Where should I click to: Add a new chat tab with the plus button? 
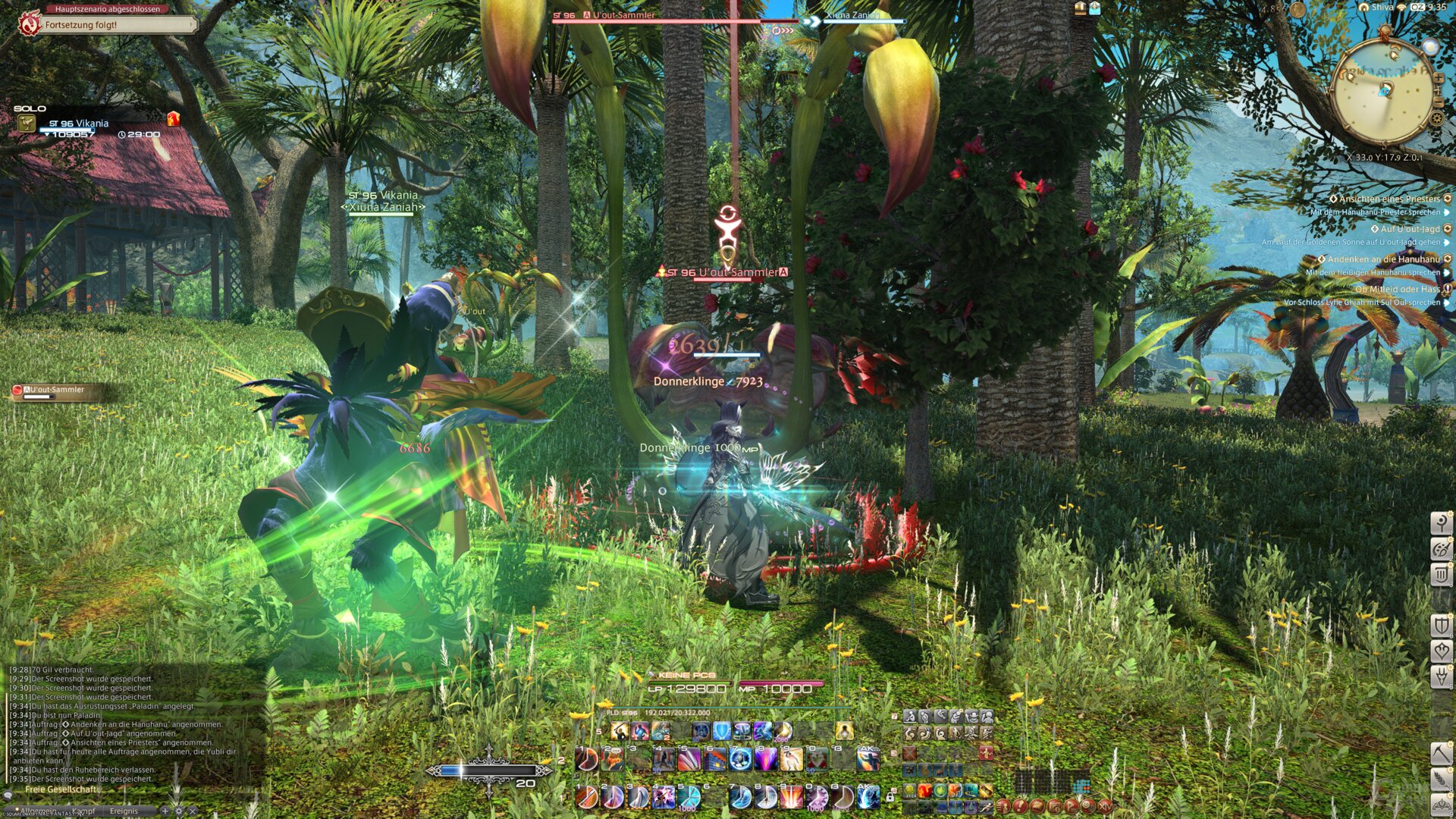[x=165, y=811]
